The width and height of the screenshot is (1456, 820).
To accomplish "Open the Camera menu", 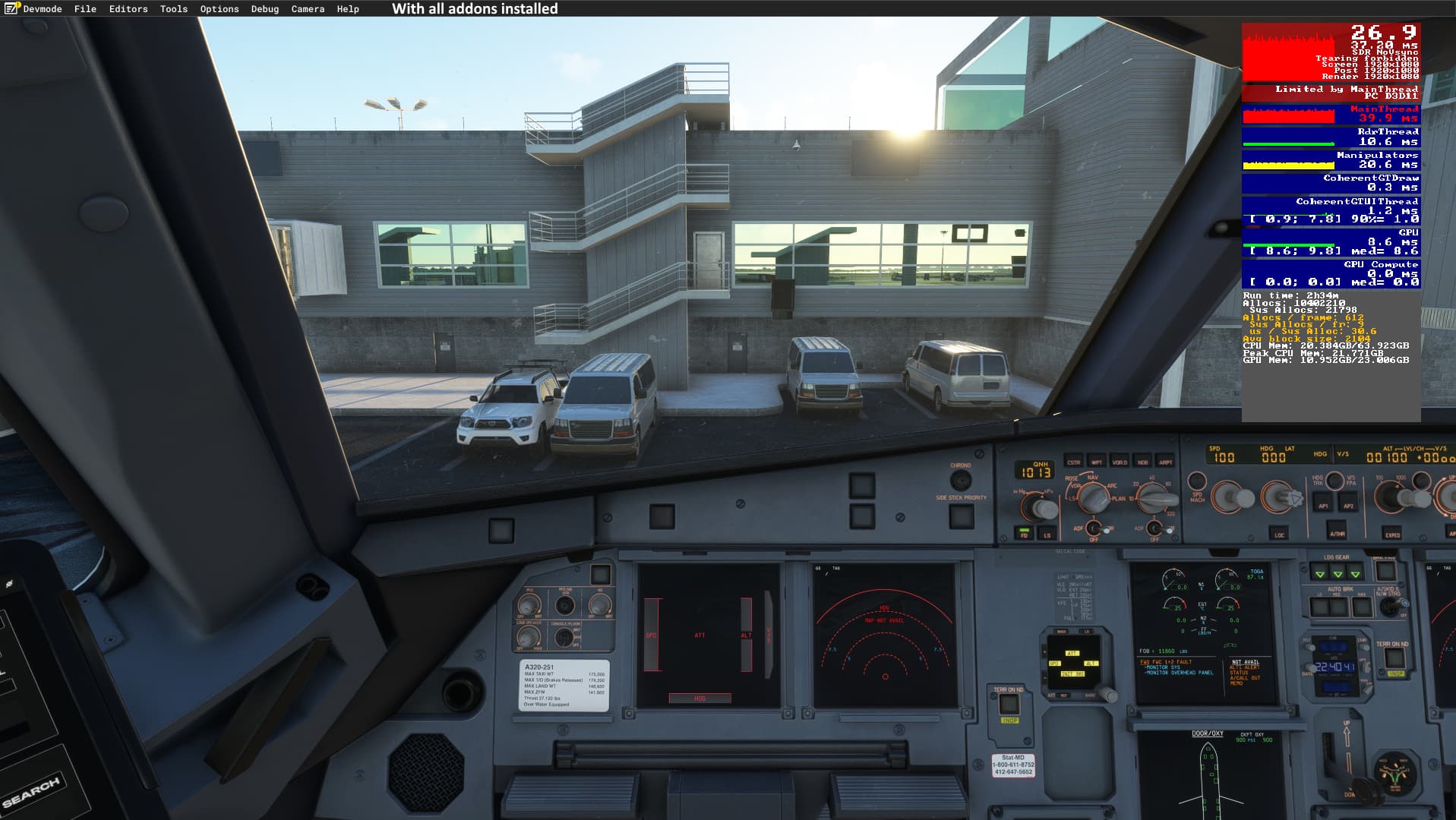I will tap(308, 9).
